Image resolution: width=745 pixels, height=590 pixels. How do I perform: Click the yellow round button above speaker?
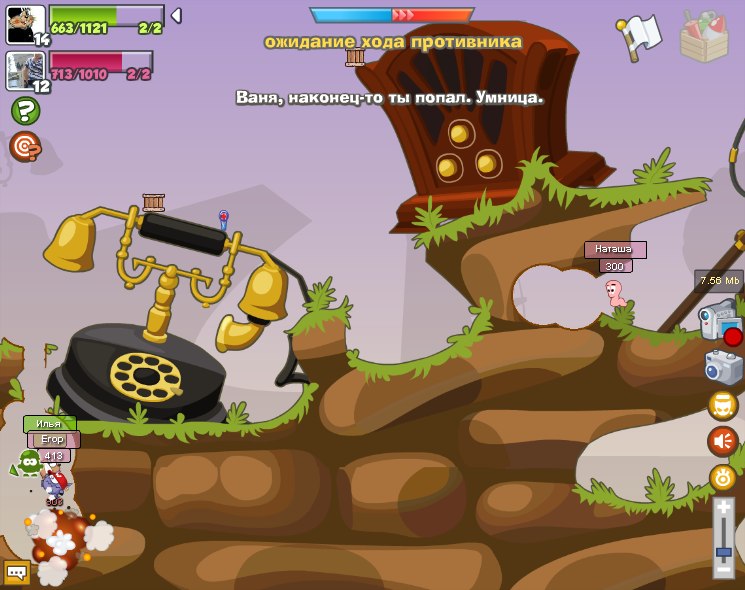722,405
